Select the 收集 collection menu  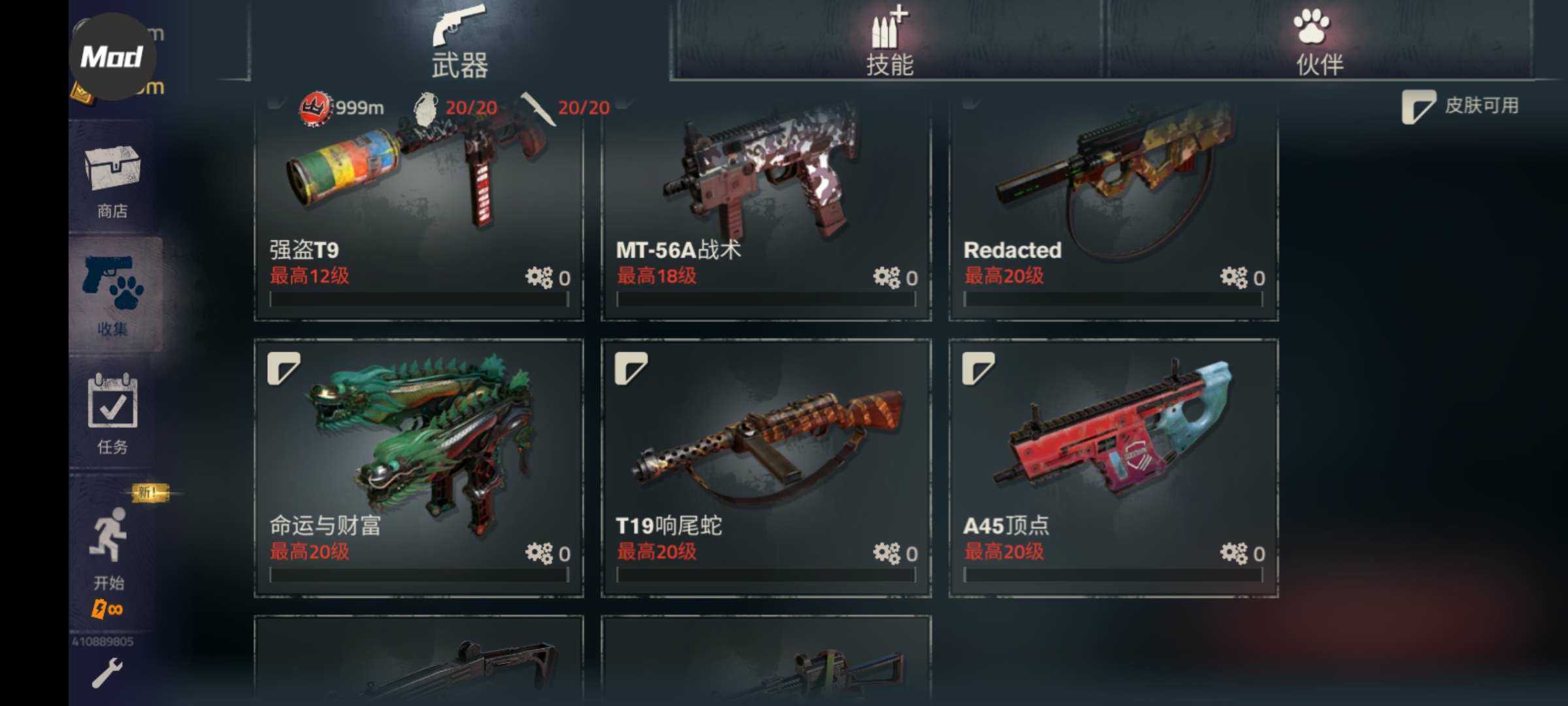(x=112, y=295)
